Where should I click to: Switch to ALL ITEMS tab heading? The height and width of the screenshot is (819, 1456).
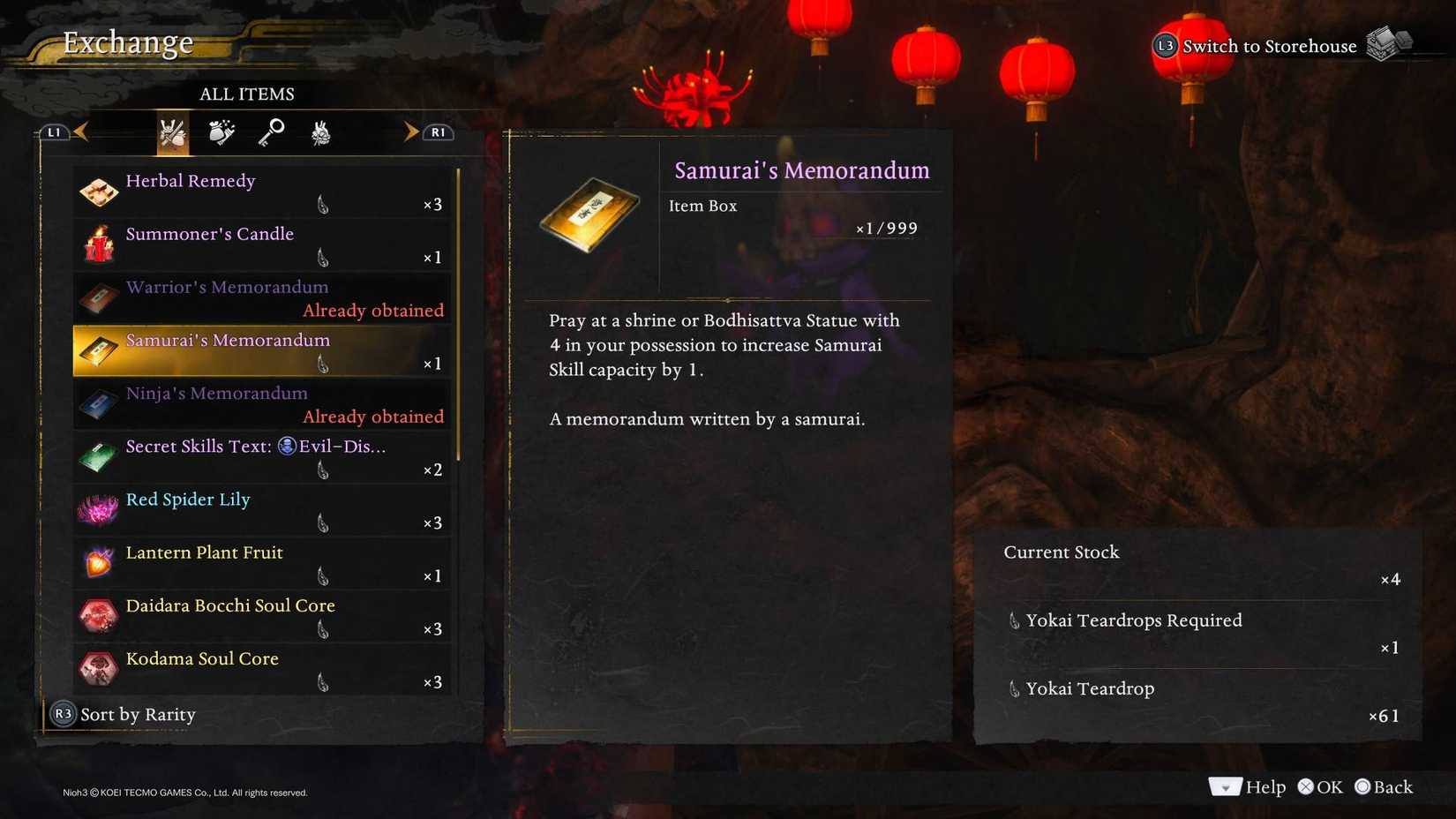tap(247, 94)
